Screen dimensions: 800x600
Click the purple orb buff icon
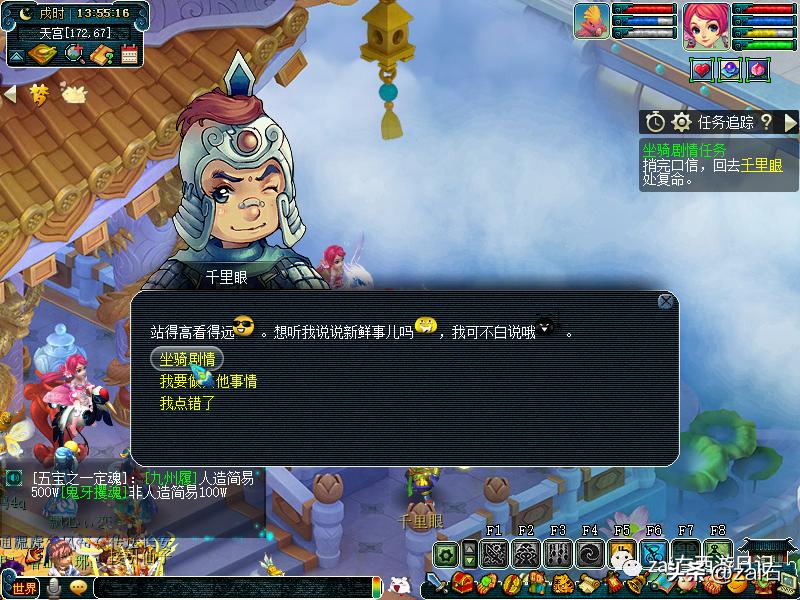pos(729,69)
